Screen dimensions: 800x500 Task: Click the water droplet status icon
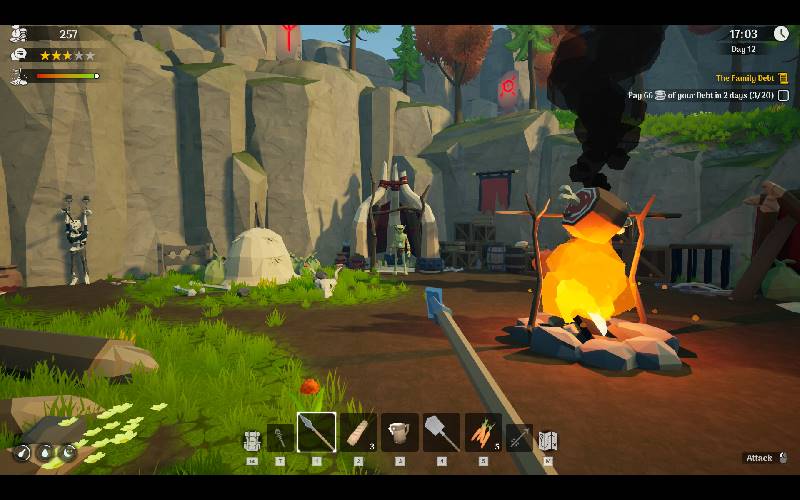click(x=45, y=453)
